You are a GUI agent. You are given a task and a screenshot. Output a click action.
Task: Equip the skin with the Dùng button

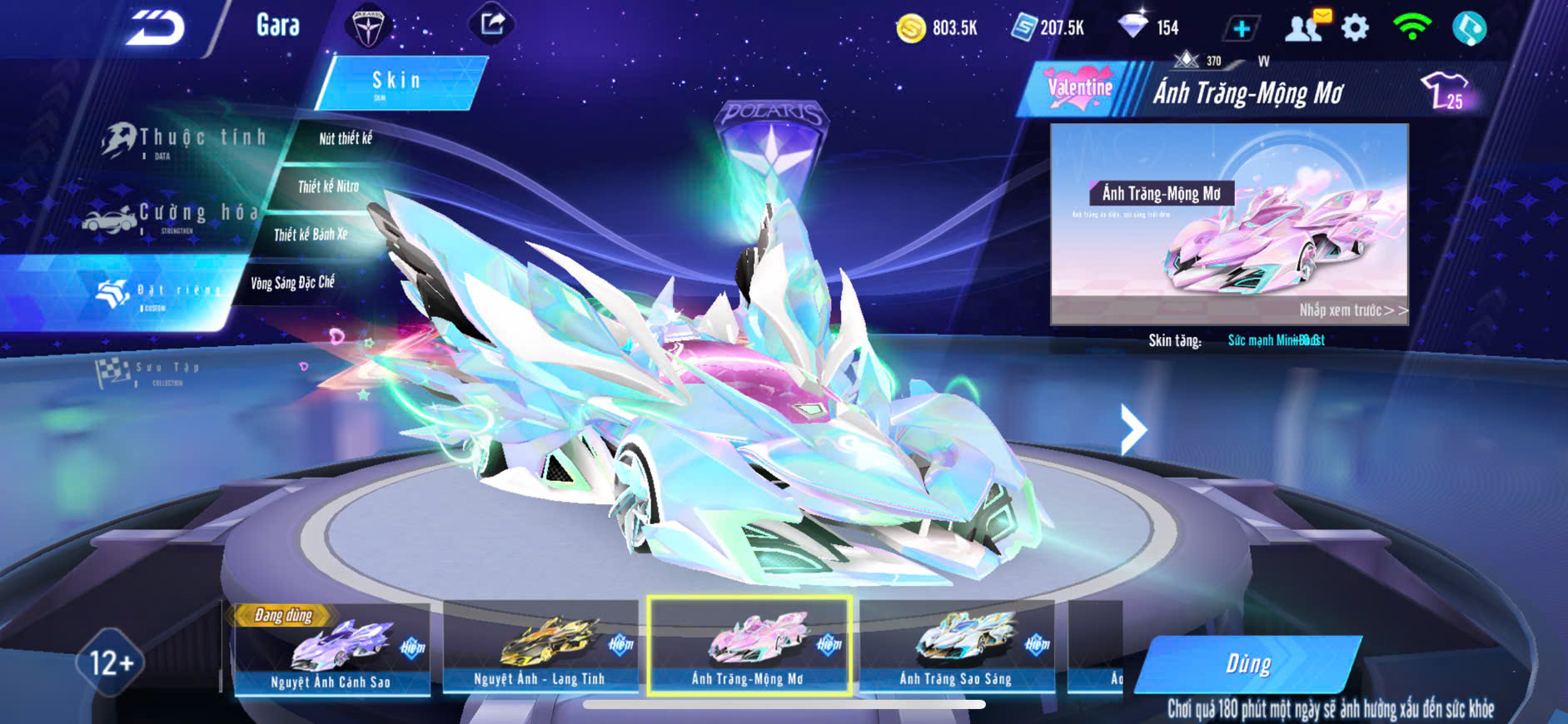pos(1248,664)
